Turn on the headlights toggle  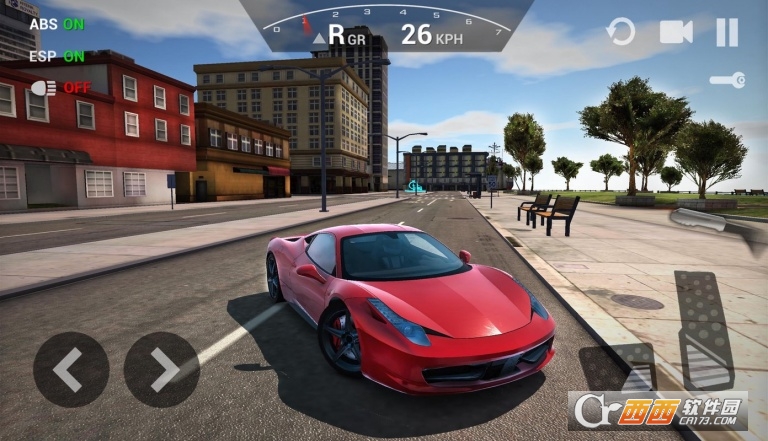pos(60,88)
